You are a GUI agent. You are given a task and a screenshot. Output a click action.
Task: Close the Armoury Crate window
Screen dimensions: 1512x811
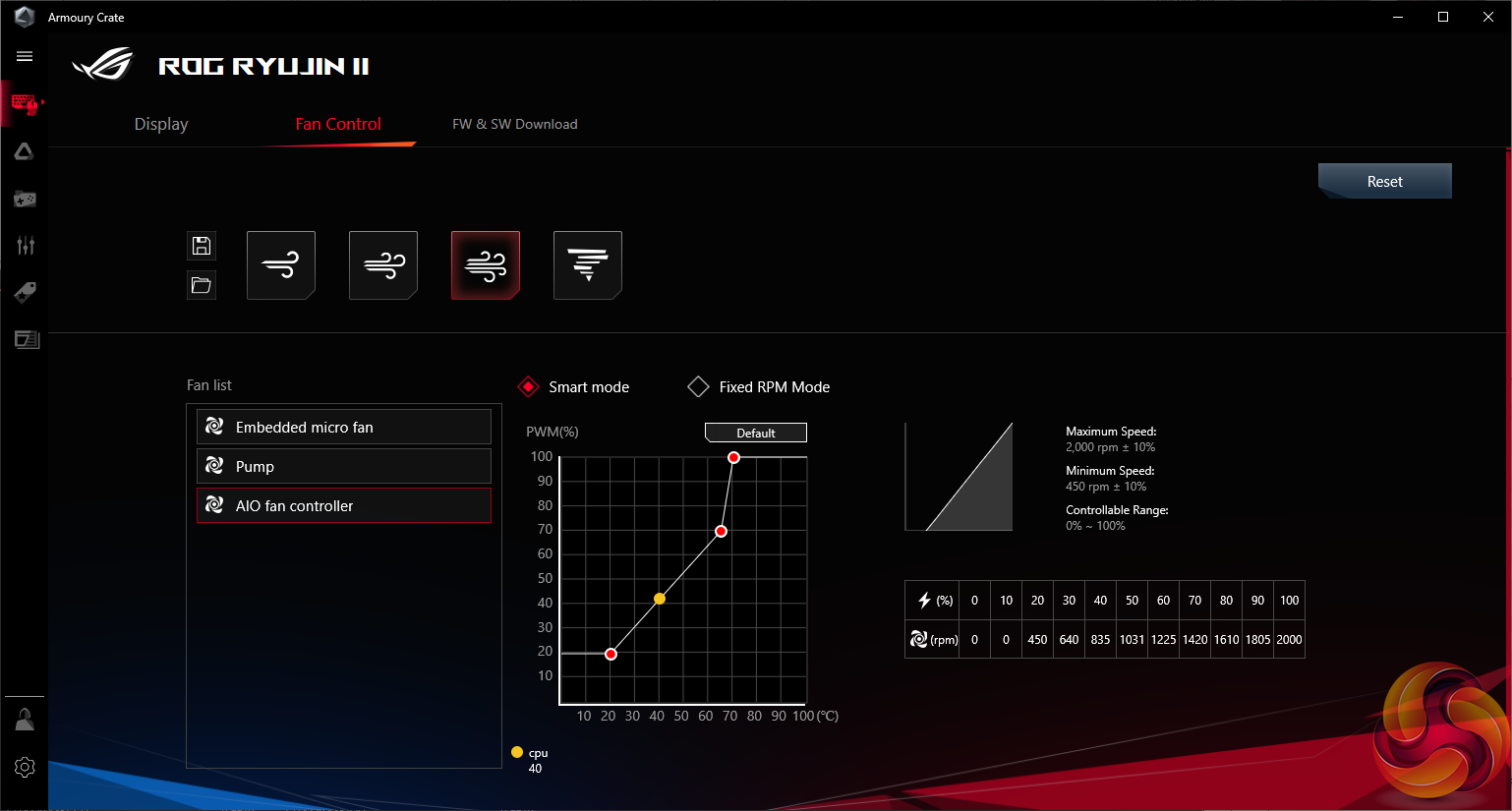[x=1487, y=17]
